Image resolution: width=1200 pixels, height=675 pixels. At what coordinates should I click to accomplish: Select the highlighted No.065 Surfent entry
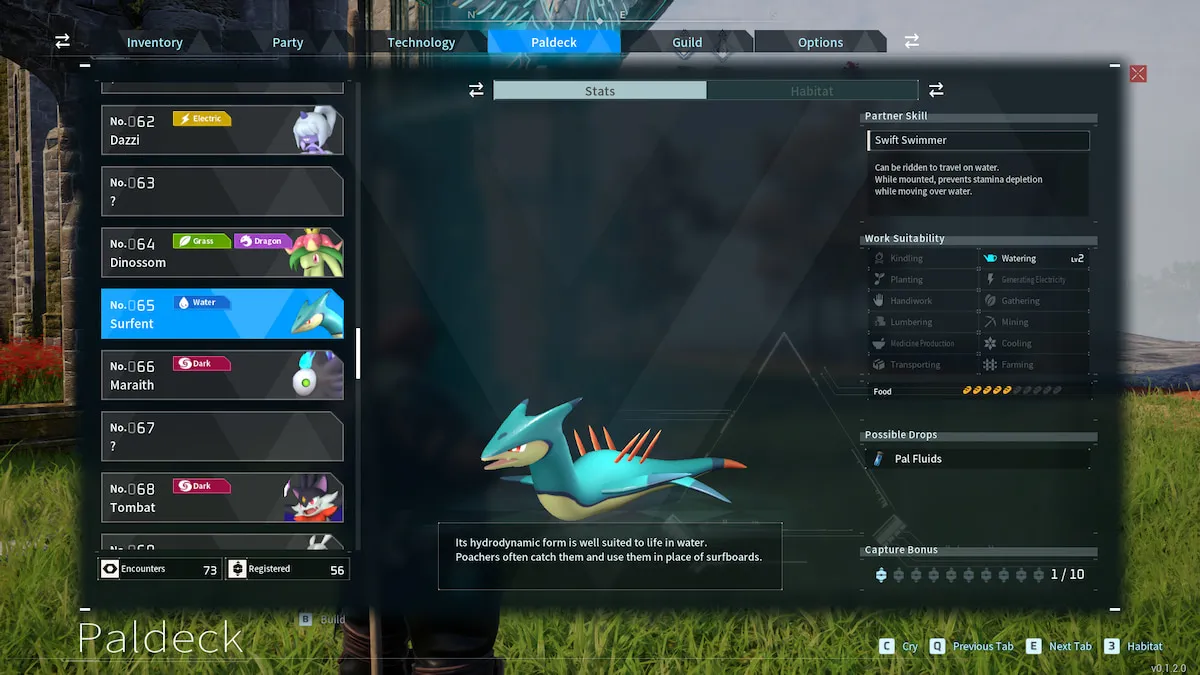pos(222,314)
